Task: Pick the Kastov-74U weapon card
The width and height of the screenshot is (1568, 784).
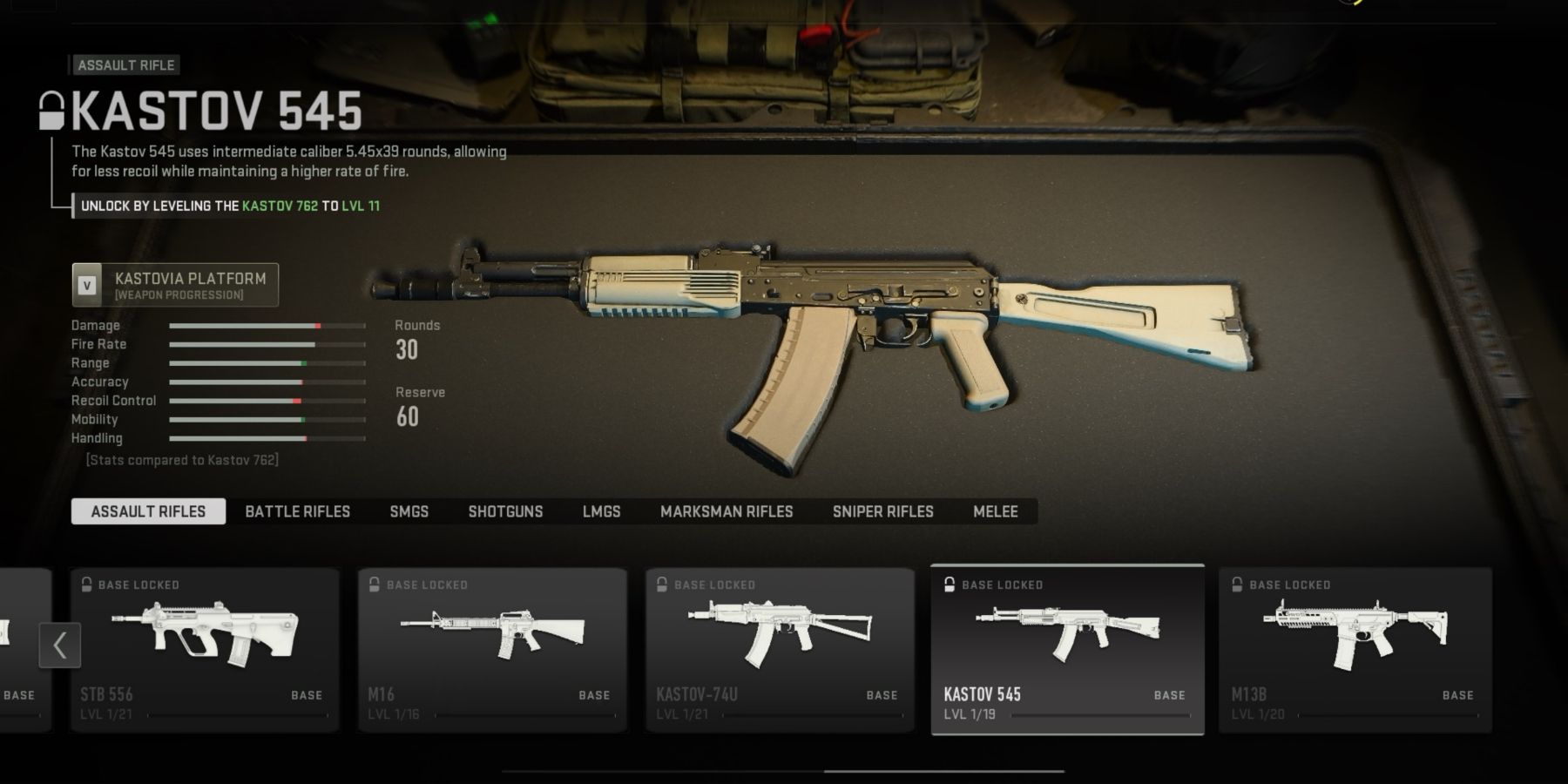Action: point(780,649)
